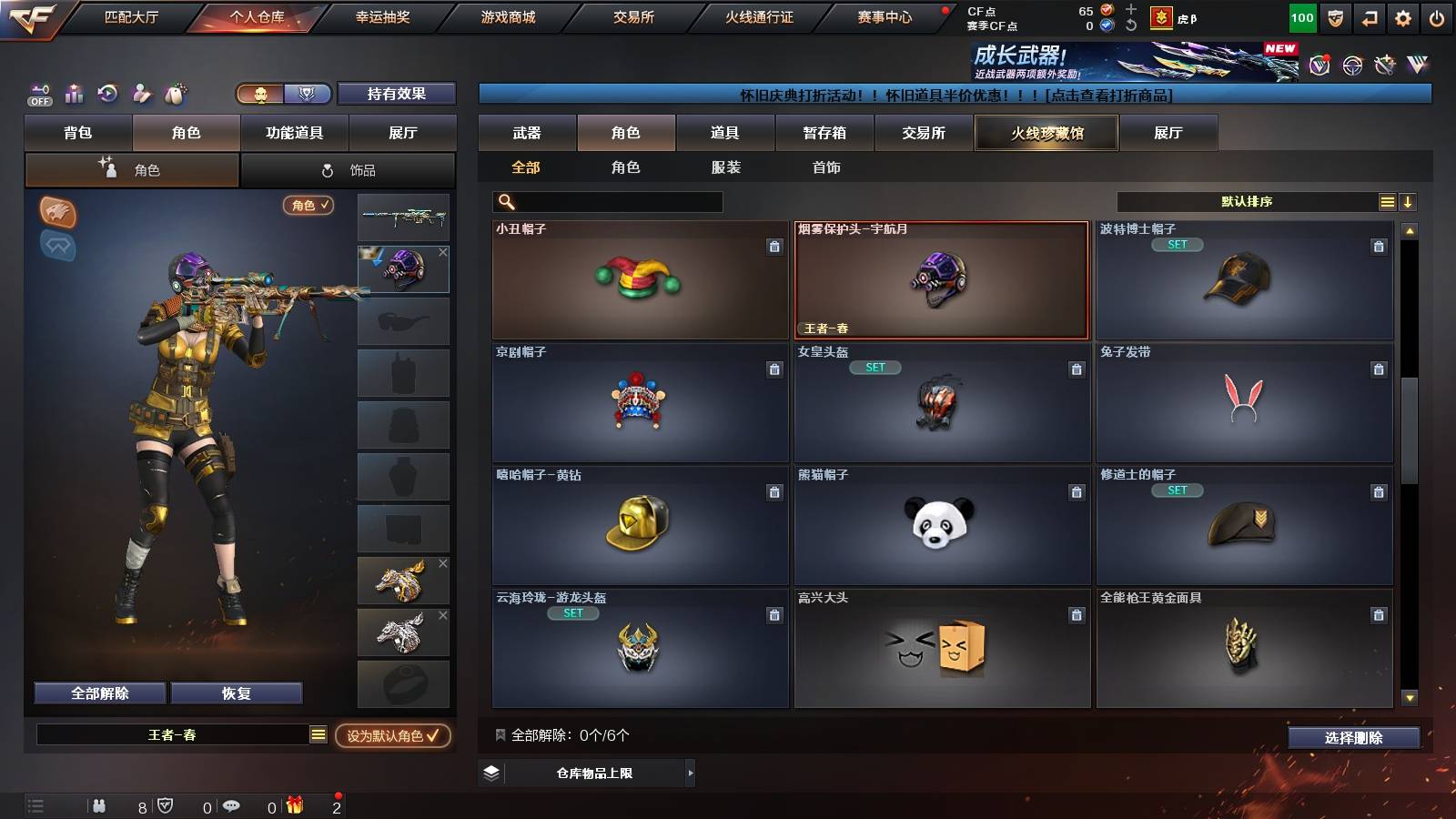This screenshot has height=819, width=1456.
Task: Click the return arrow icon near settings
Action: pyautogui.click(x=1370, y=16)
